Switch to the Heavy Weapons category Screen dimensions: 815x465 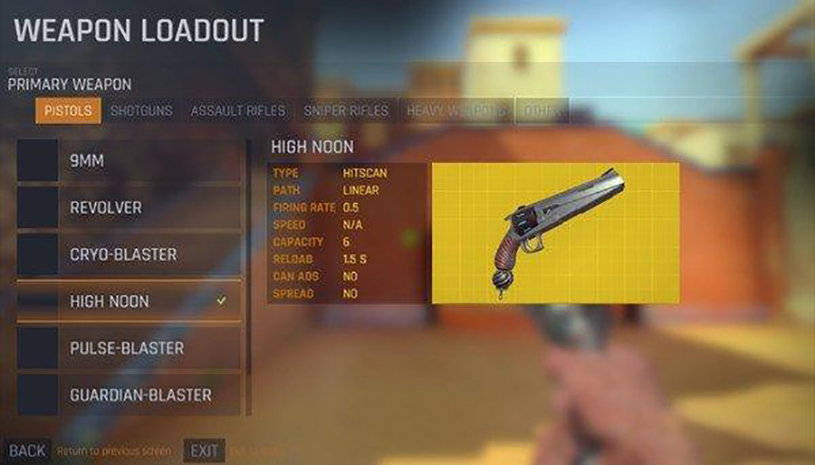click(x=456, y=111)
